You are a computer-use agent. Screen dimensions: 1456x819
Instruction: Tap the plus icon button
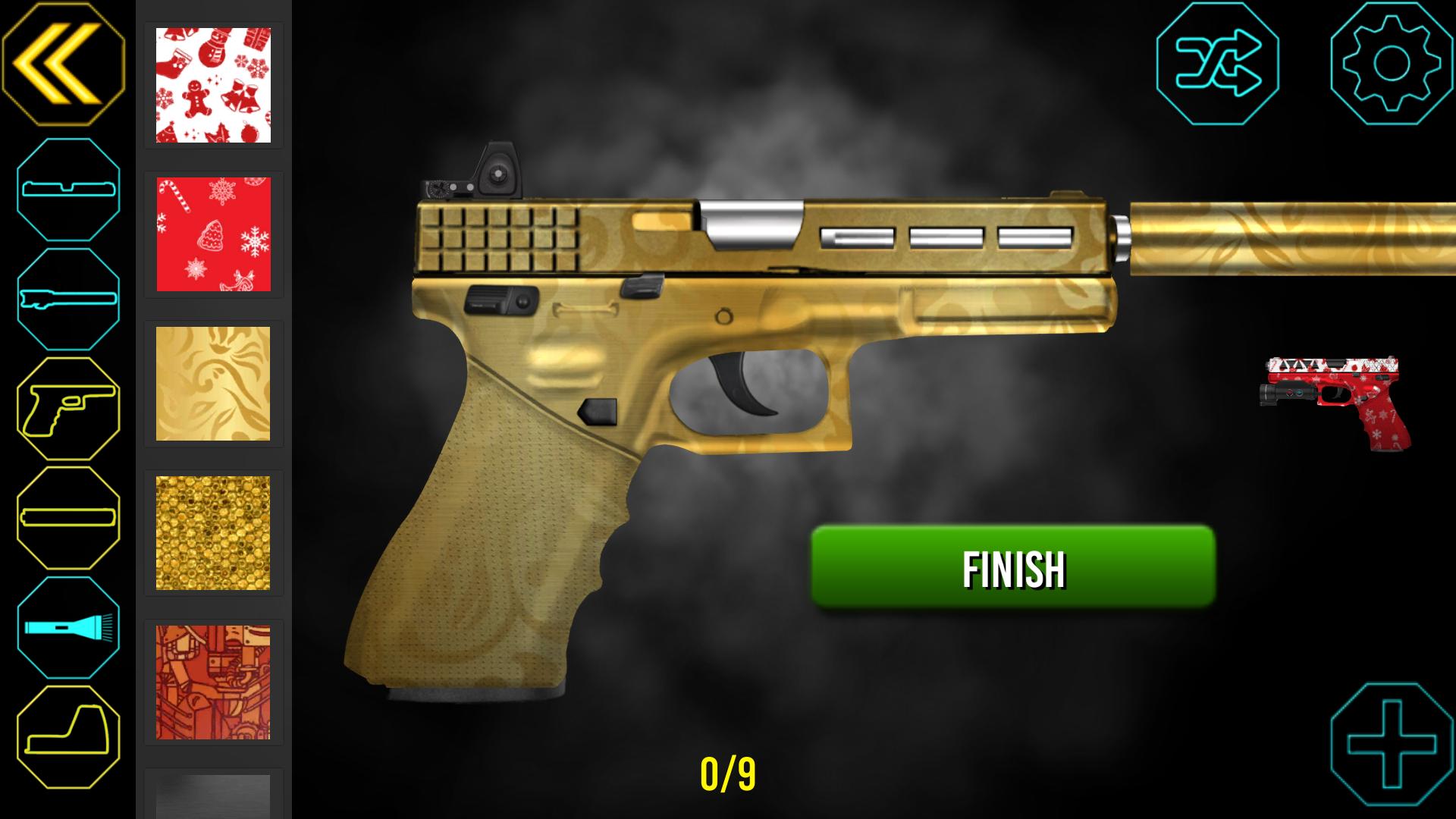1392,746
